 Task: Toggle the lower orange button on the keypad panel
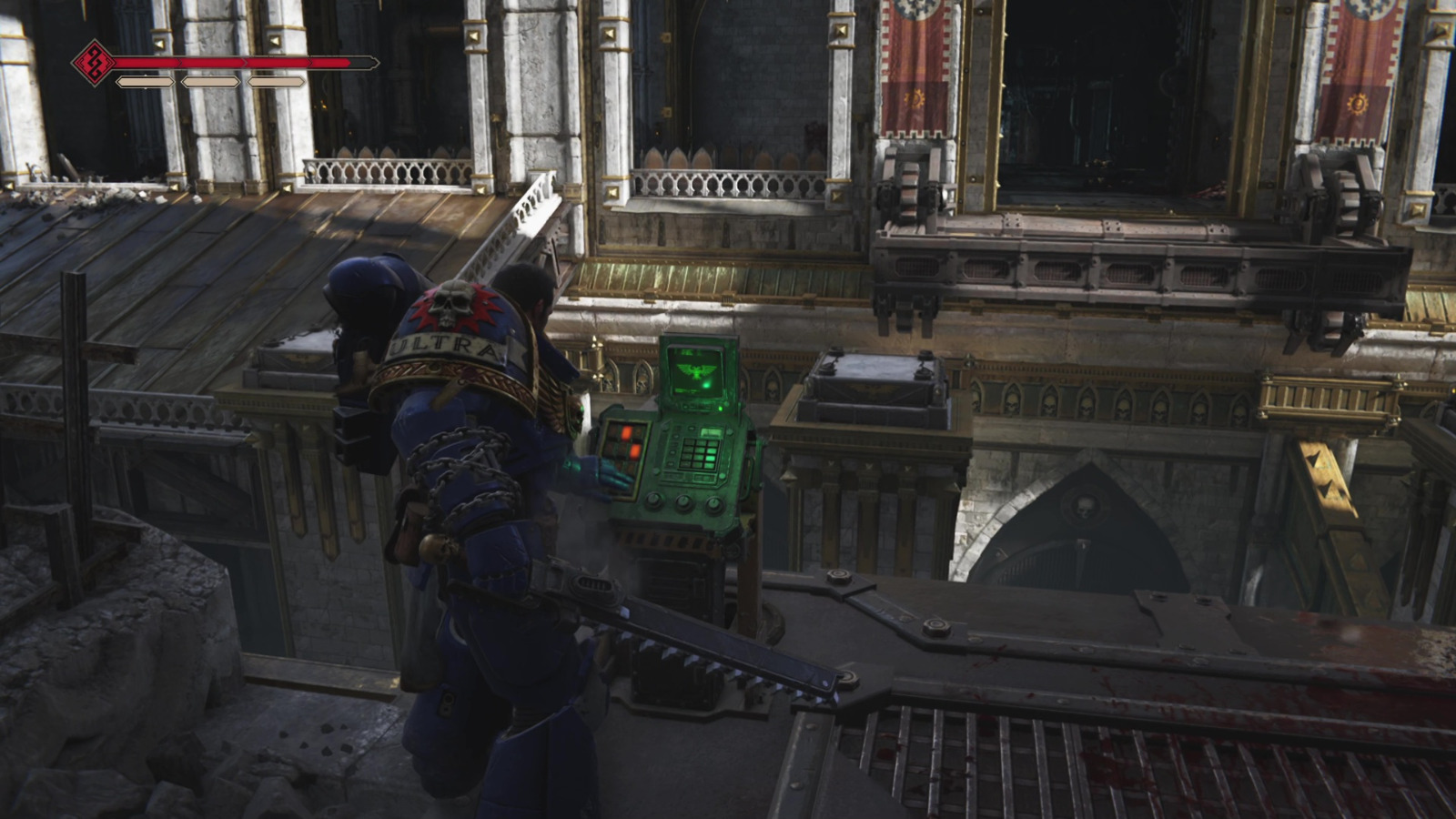[x=634, y=450]
